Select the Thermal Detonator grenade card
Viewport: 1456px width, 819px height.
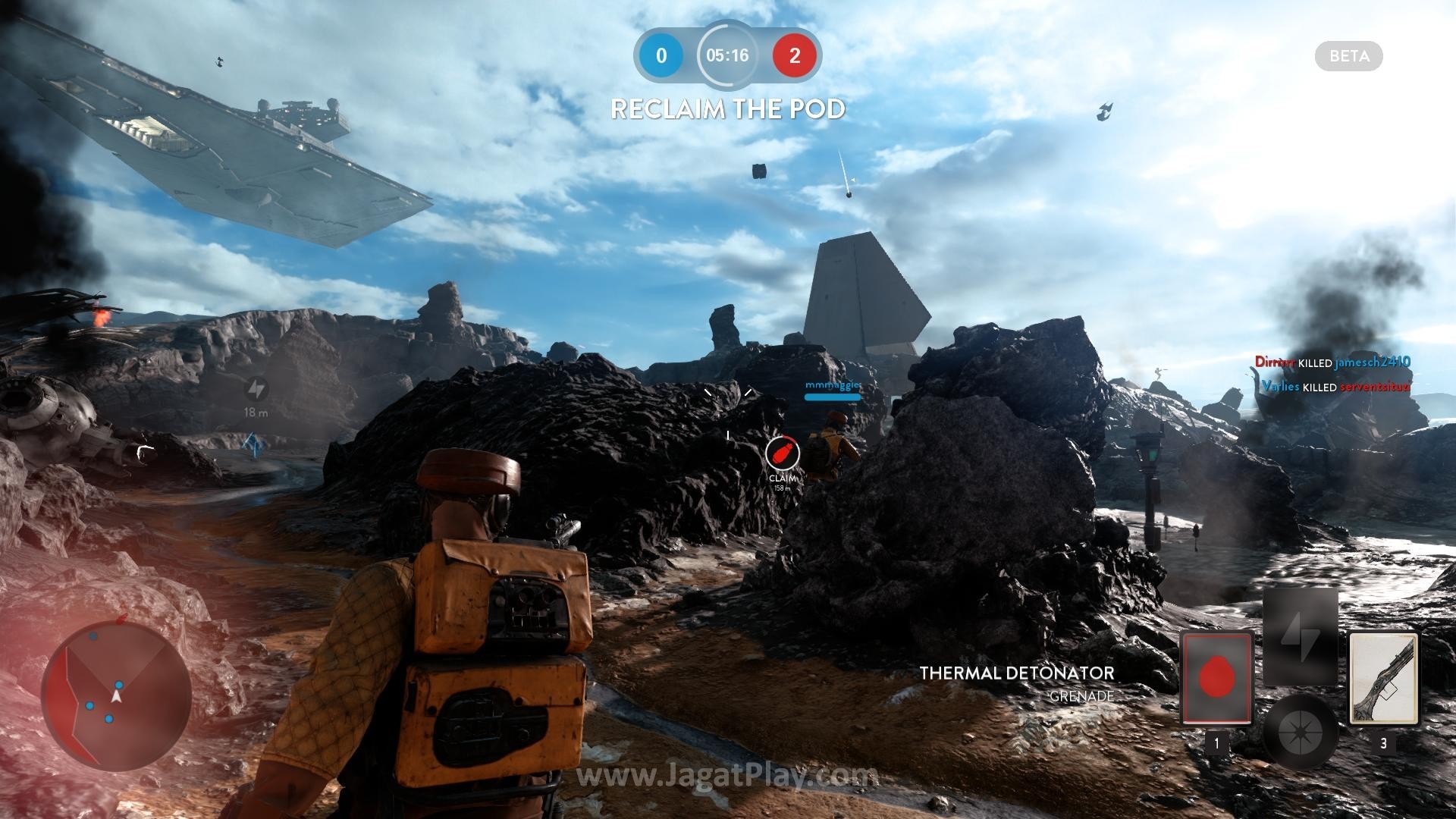1216,676
